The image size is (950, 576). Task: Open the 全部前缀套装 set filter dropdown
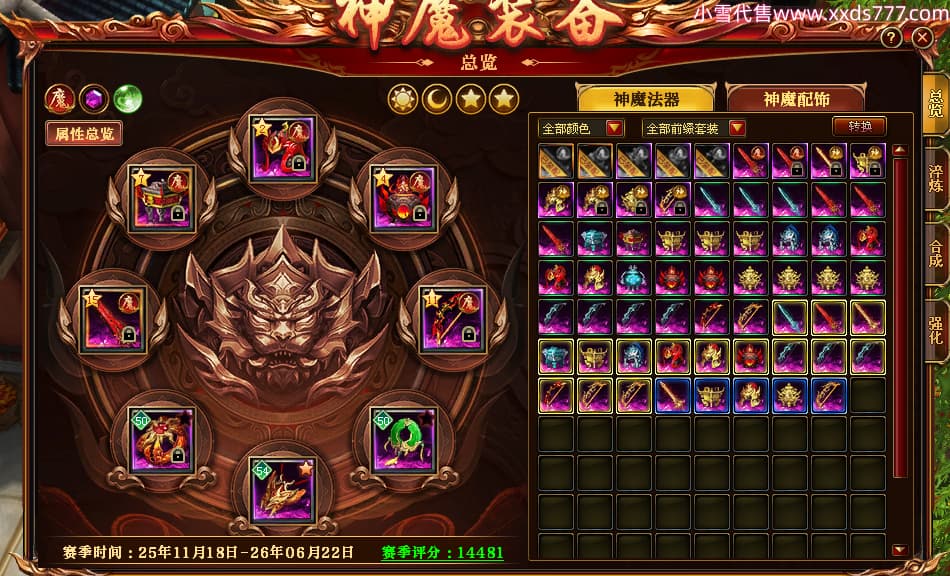[x=695, y=128]
